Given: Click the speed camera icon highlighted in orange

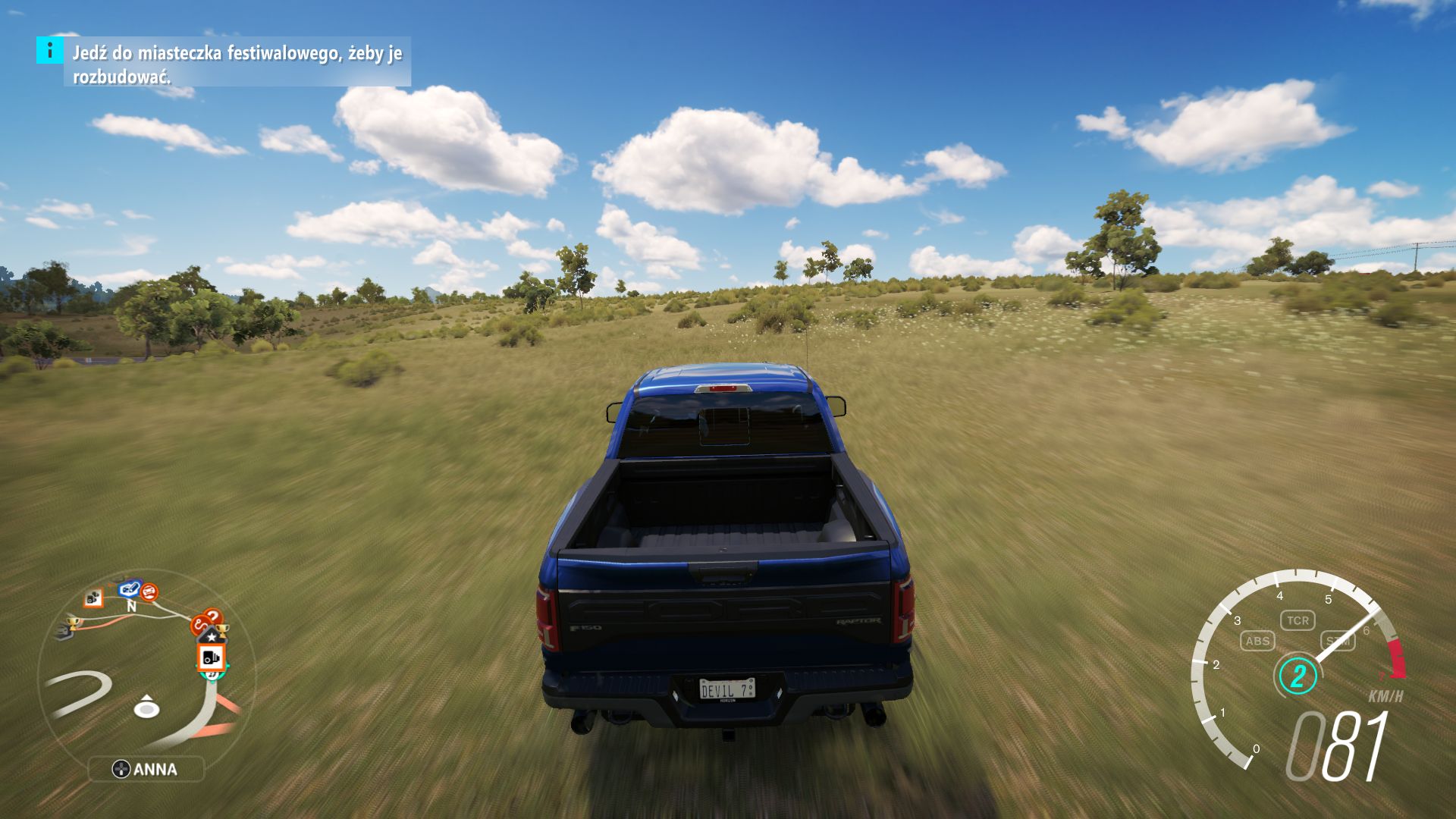Looking at the screenshot, I should click(212, 658).
